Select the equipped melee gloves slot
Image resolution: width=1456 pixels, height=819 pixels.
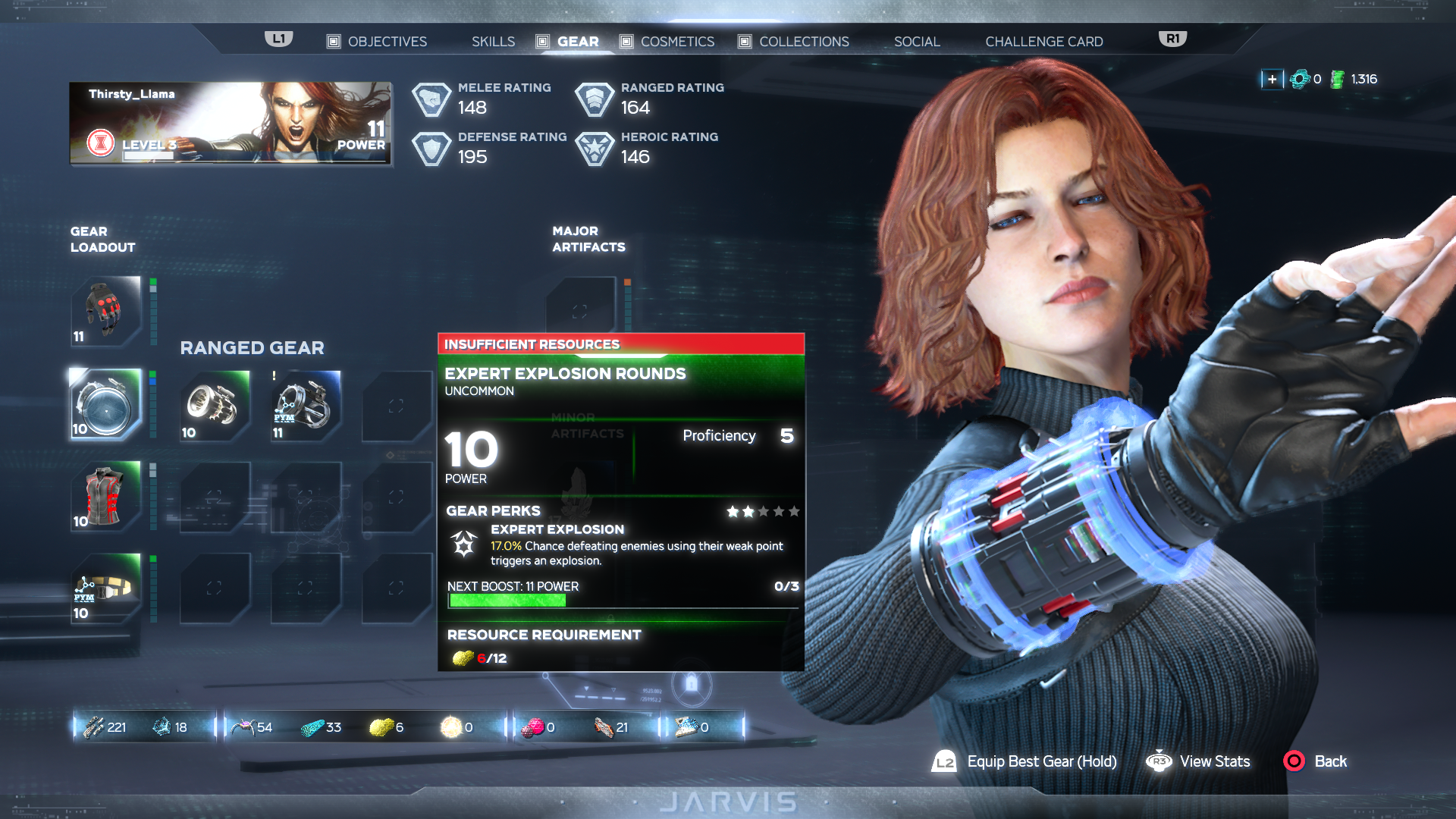pos(106,311)
